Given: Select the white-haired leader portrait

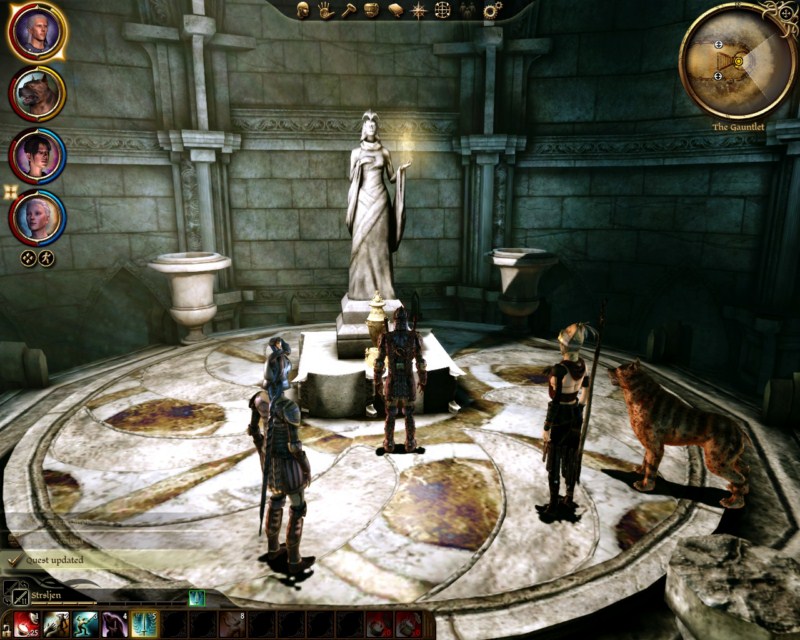Looking at the screenshot, I should [x=37, y=32].
